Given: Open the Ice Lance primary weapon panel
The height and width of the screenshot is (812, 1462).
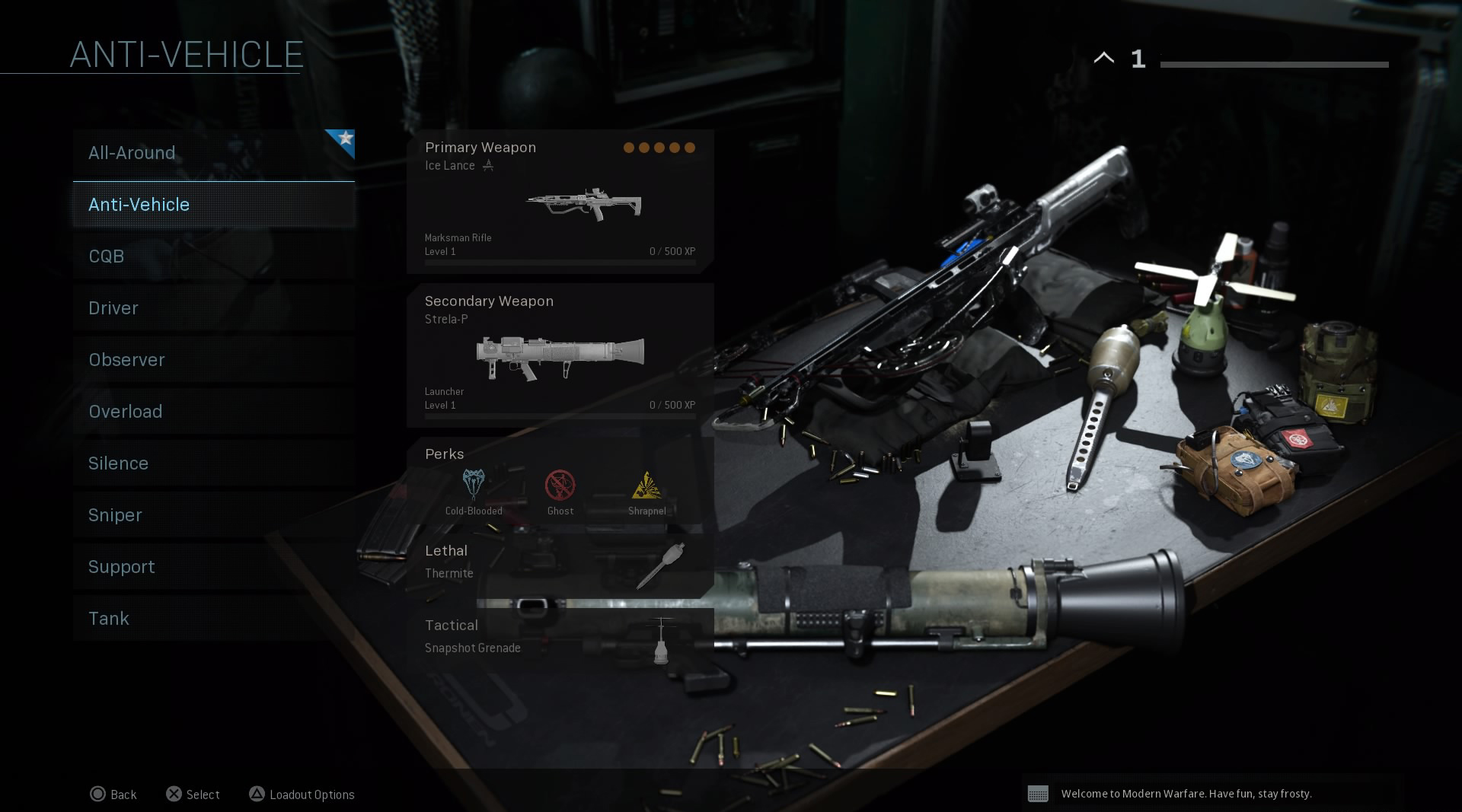Looking at the screenshot, I should coord(560,202).
